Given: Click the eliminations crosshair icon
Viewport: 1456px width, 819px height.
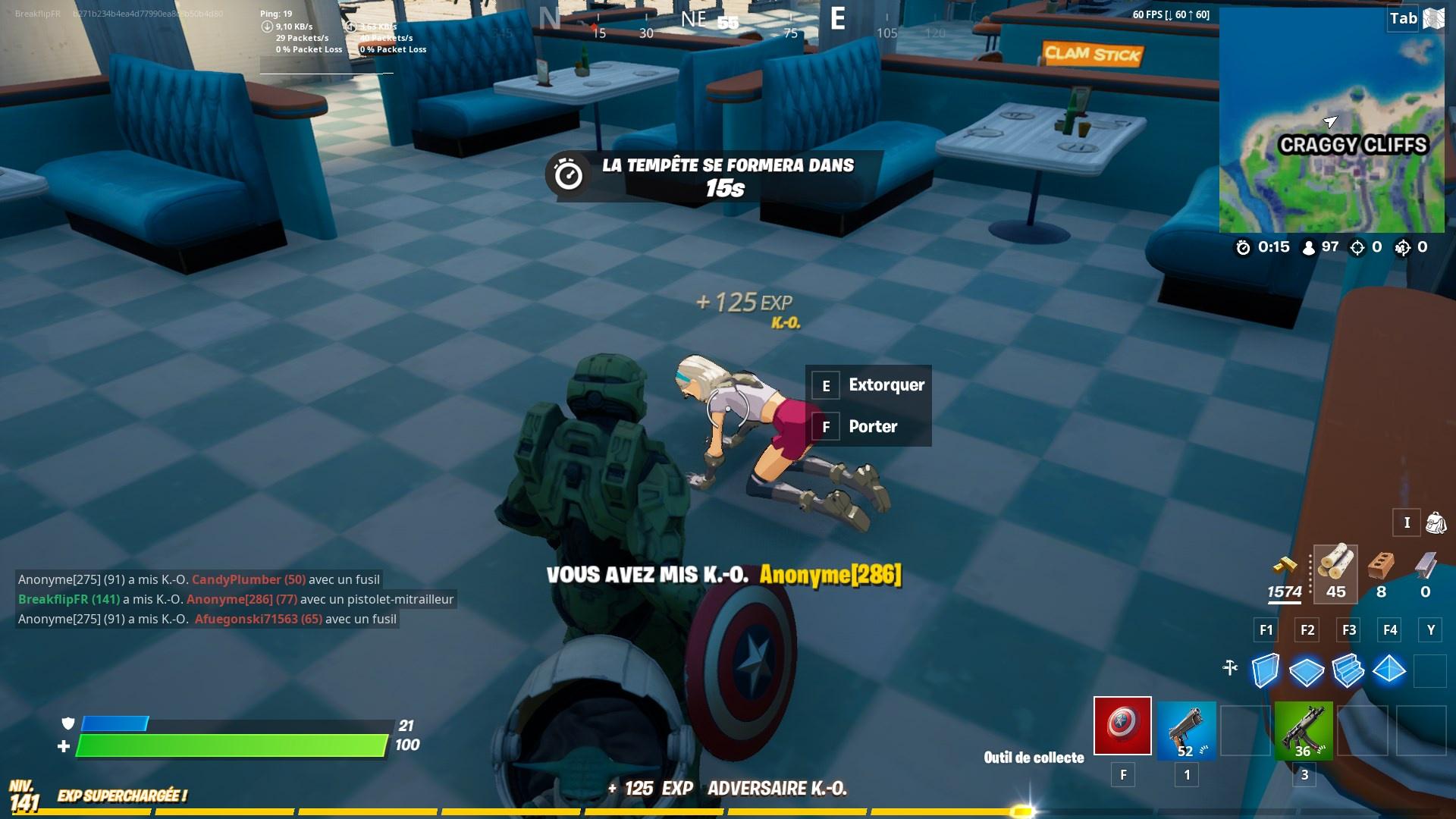Looking at the screenshot, I should (1356, 246).
